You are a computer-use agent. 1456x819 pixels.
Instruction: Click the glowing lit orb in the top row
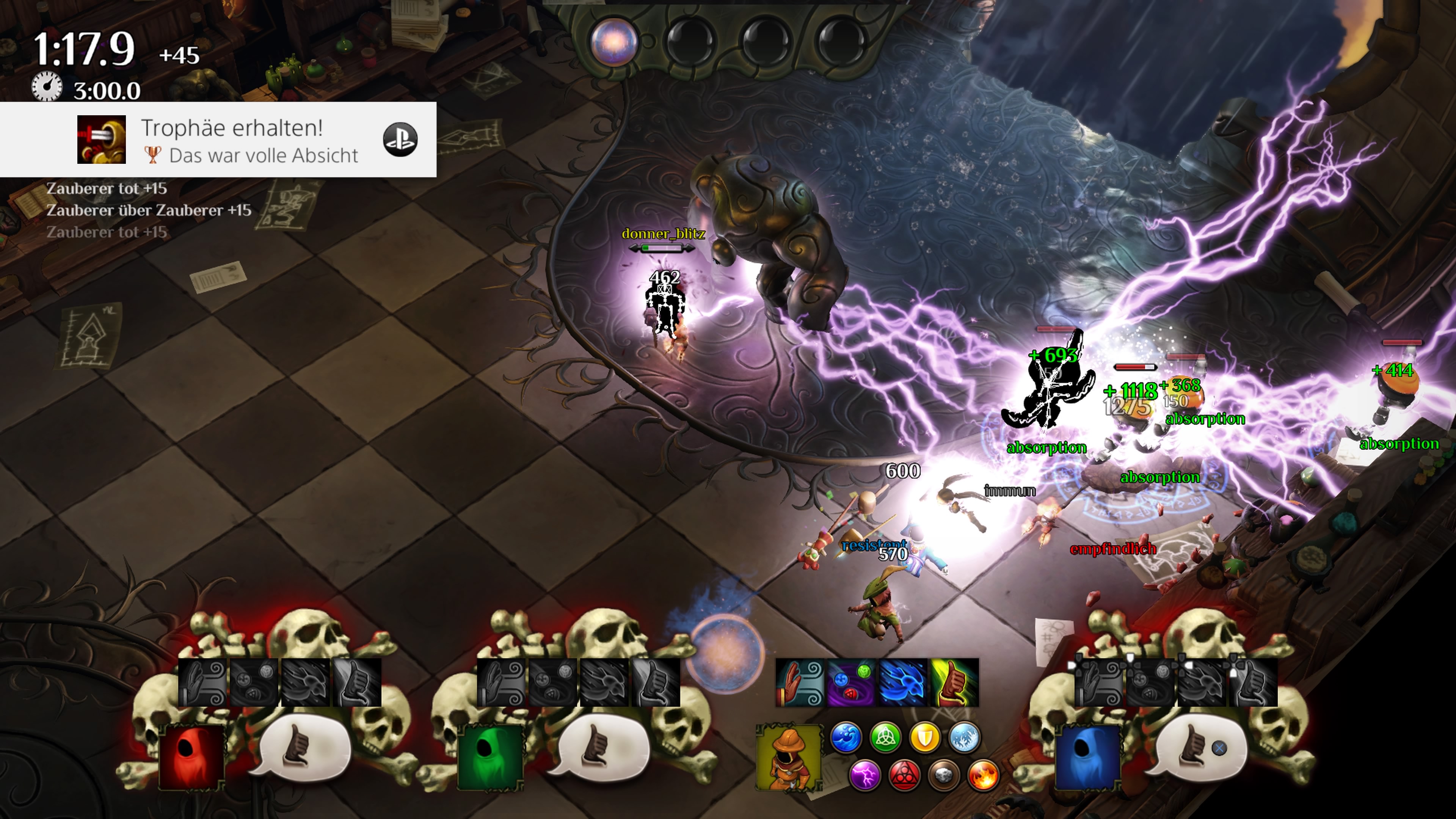[614, 41]
